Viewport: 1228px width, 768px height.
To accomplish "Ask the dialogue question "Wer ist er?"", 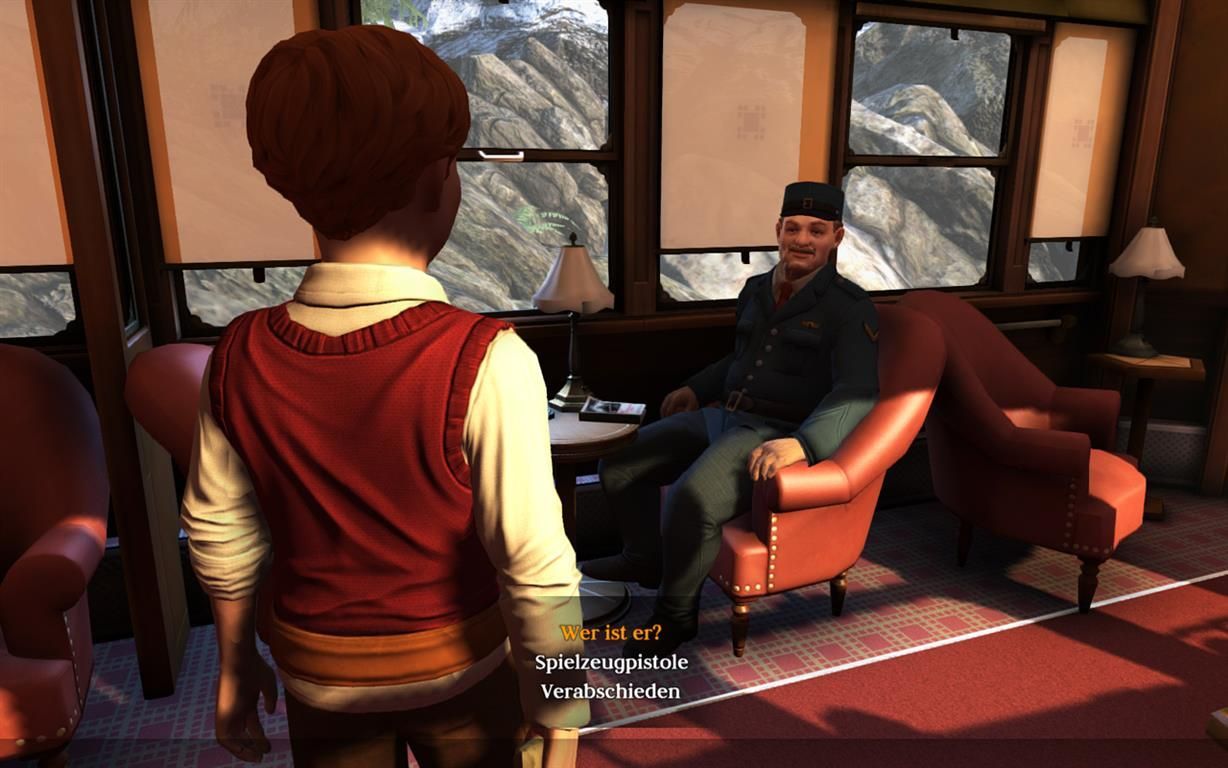I will pos(610,632).
